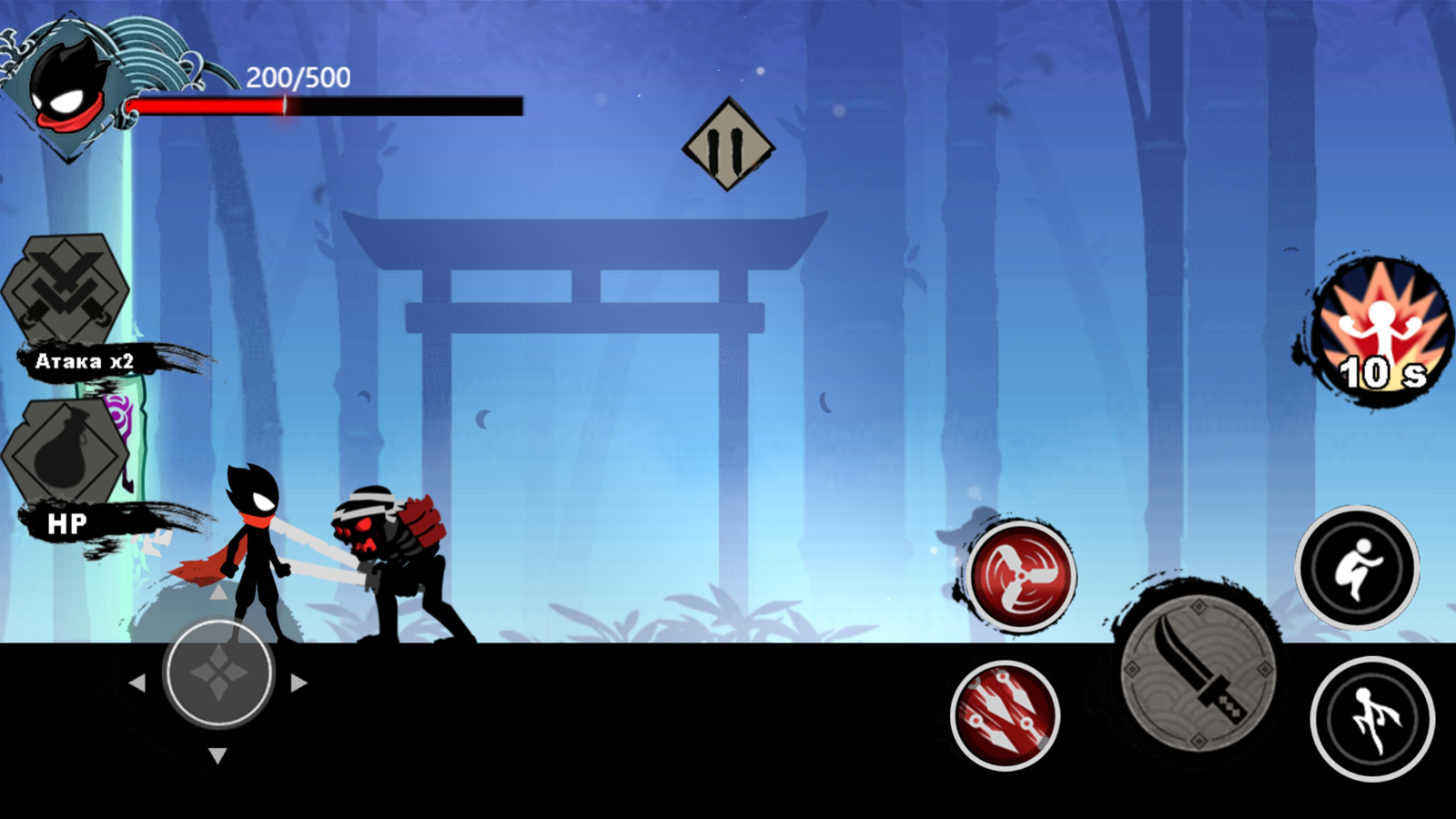Select the Атака x2 buff emblem
Viewport: 1456px width, 819px height.
click(x=68, y=287)
